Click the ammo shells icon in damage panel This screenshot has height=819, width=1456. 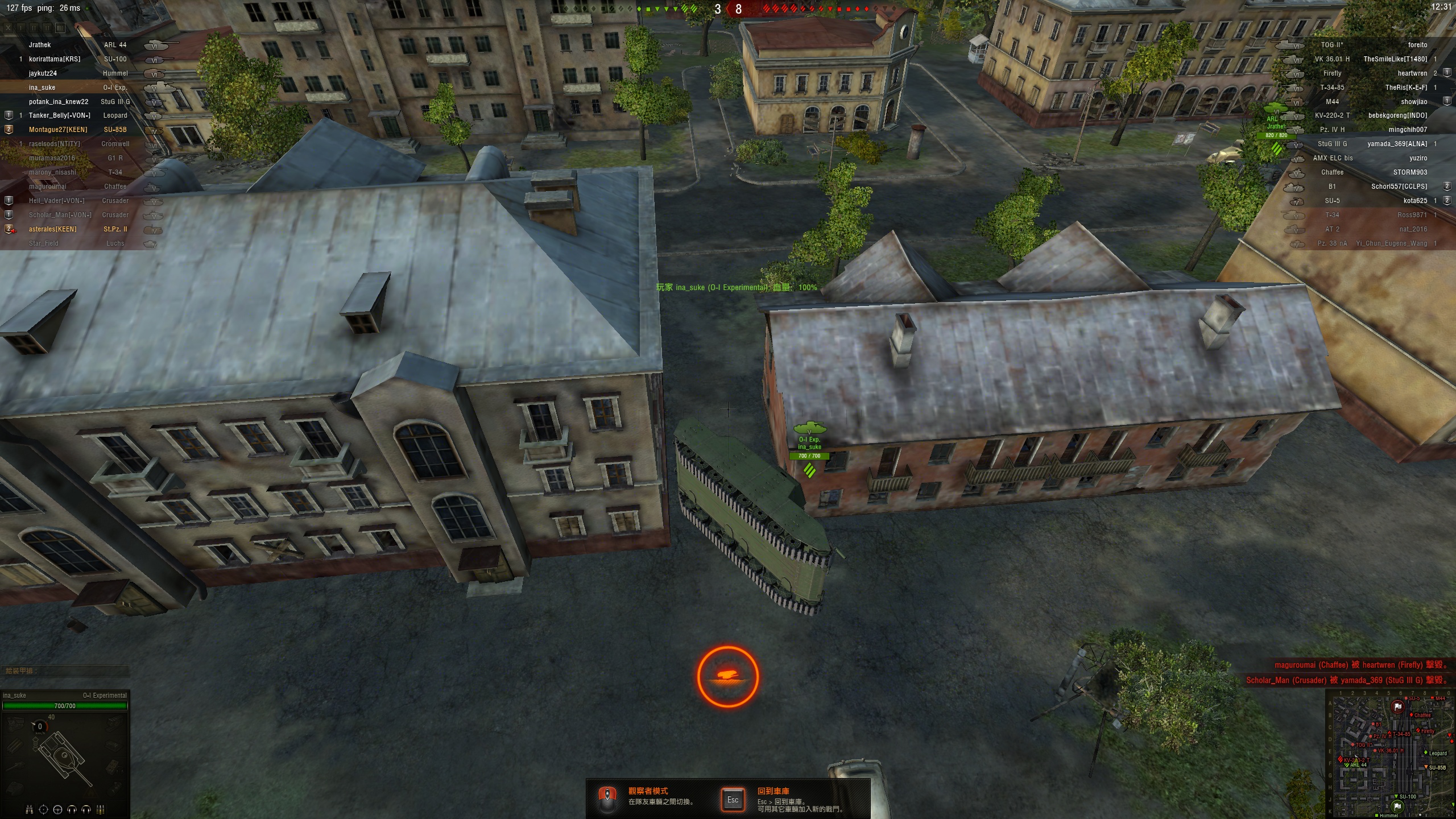101,809
